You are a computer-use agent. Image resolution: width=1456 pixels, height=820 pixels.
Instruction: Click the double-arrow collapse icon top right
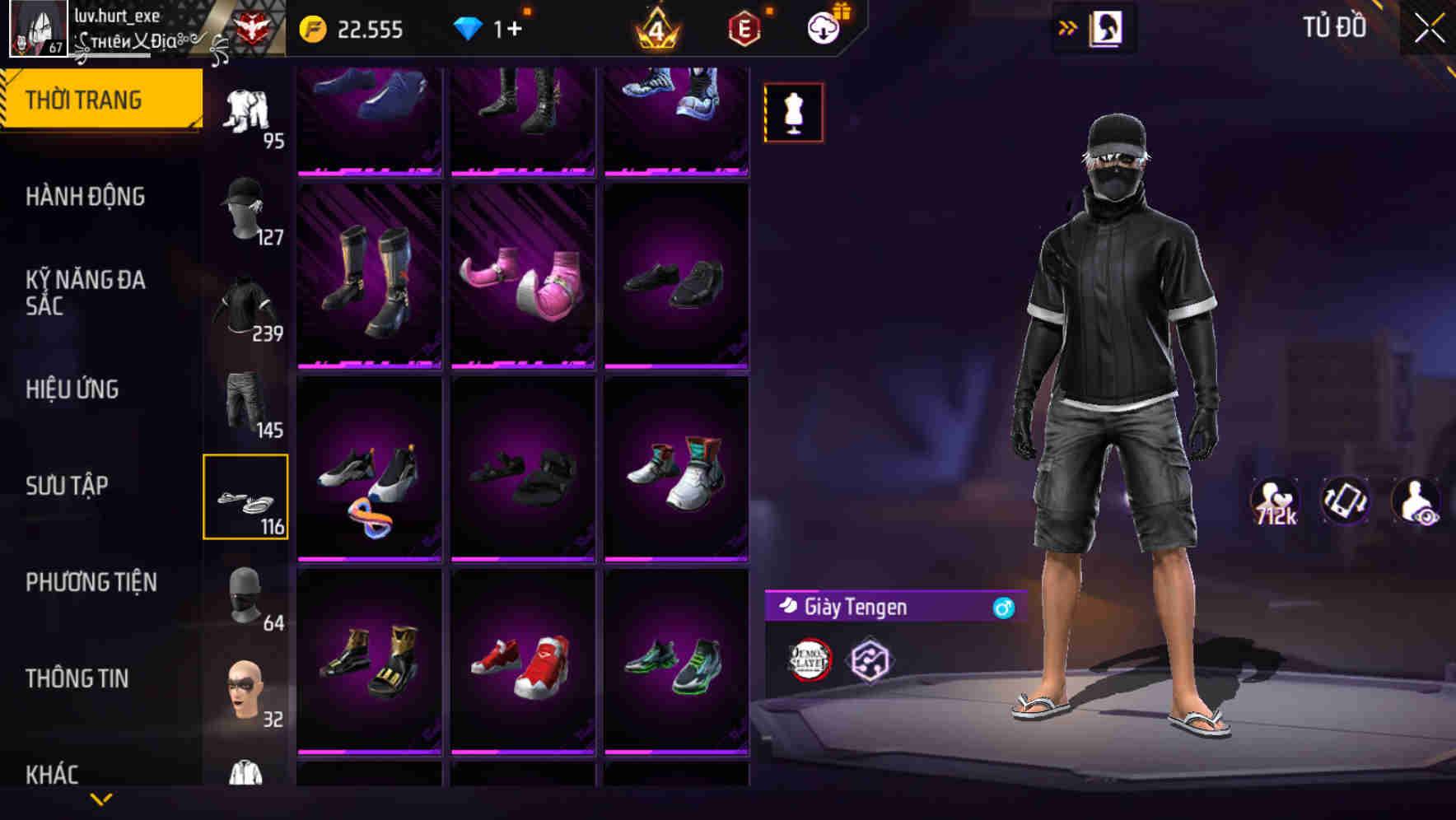[x=1068, y=26]
